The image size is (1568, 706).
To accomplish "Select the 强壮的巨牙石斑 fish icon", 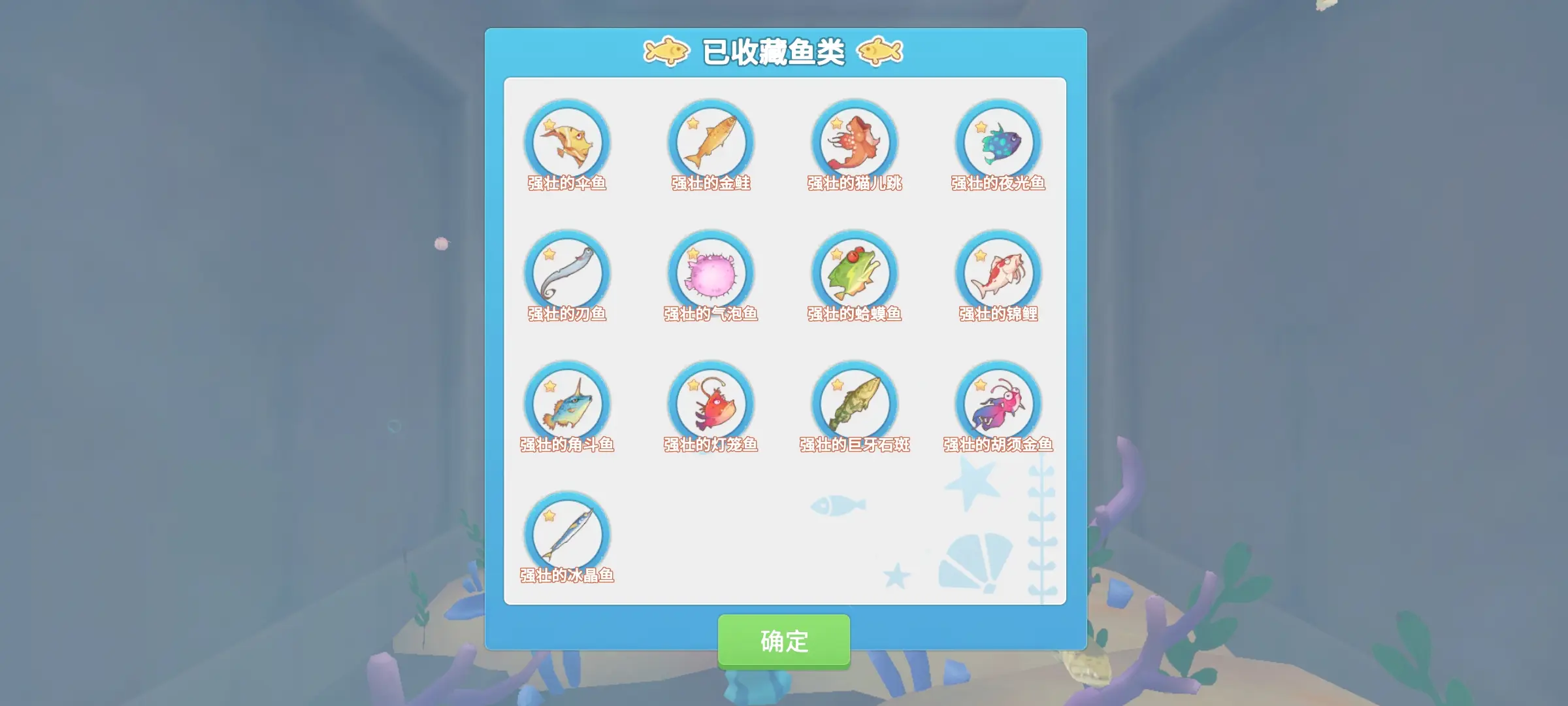I will click(x=856, y=405).
